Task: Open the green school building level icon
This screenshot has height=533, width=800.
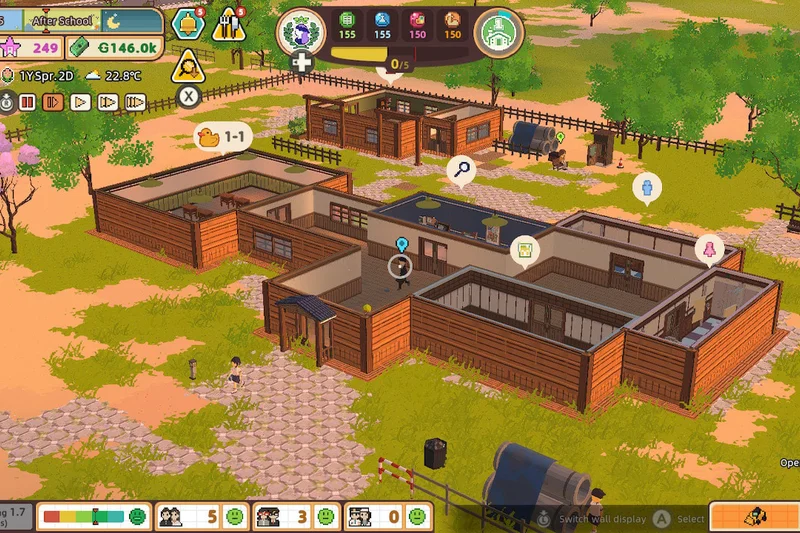Action: (x=496, y=33)
